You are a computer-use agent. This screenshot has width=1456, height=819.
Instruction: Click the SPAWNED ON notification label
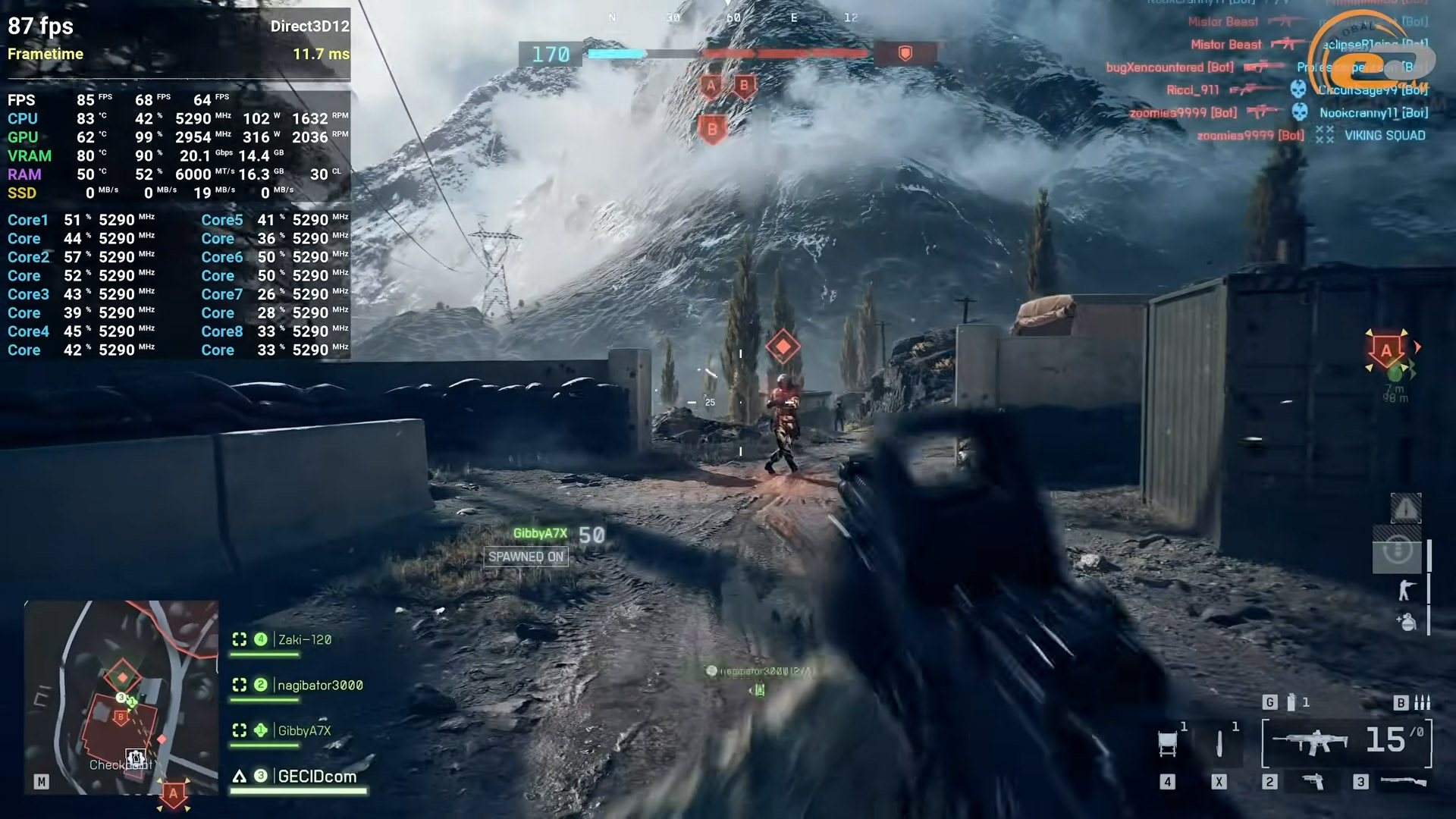pos(526,557)
